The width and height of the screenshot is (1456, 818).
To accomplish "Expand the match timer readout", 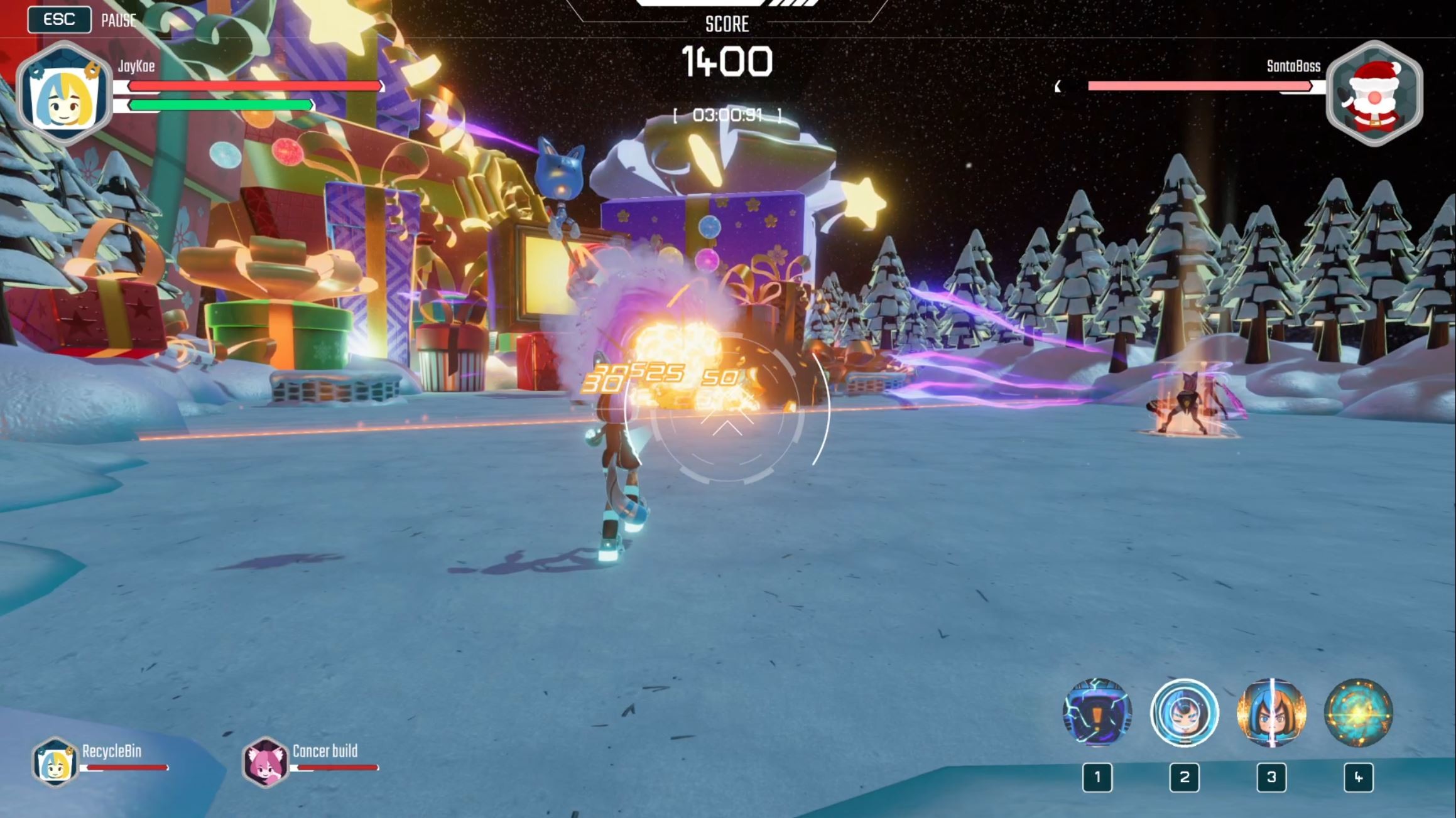I will coord(727,115).
